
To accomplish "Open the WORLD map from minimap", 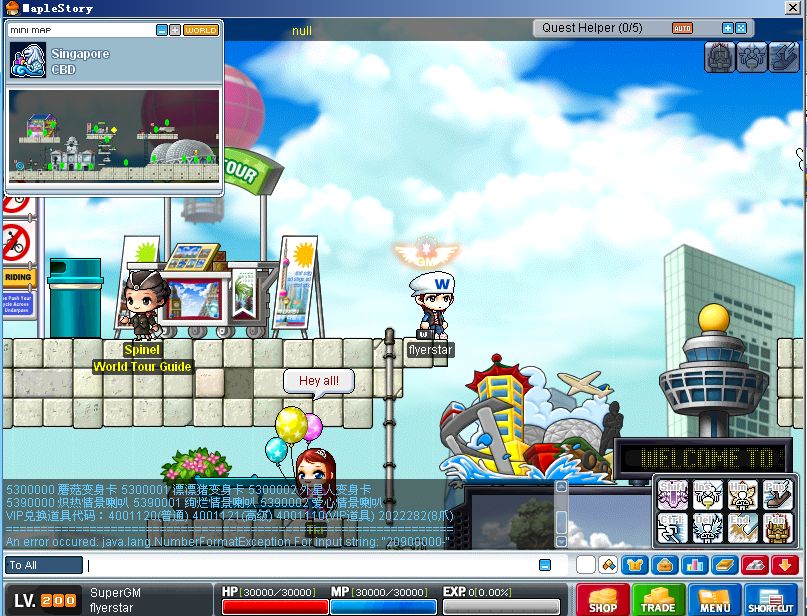I will (200, 30).
